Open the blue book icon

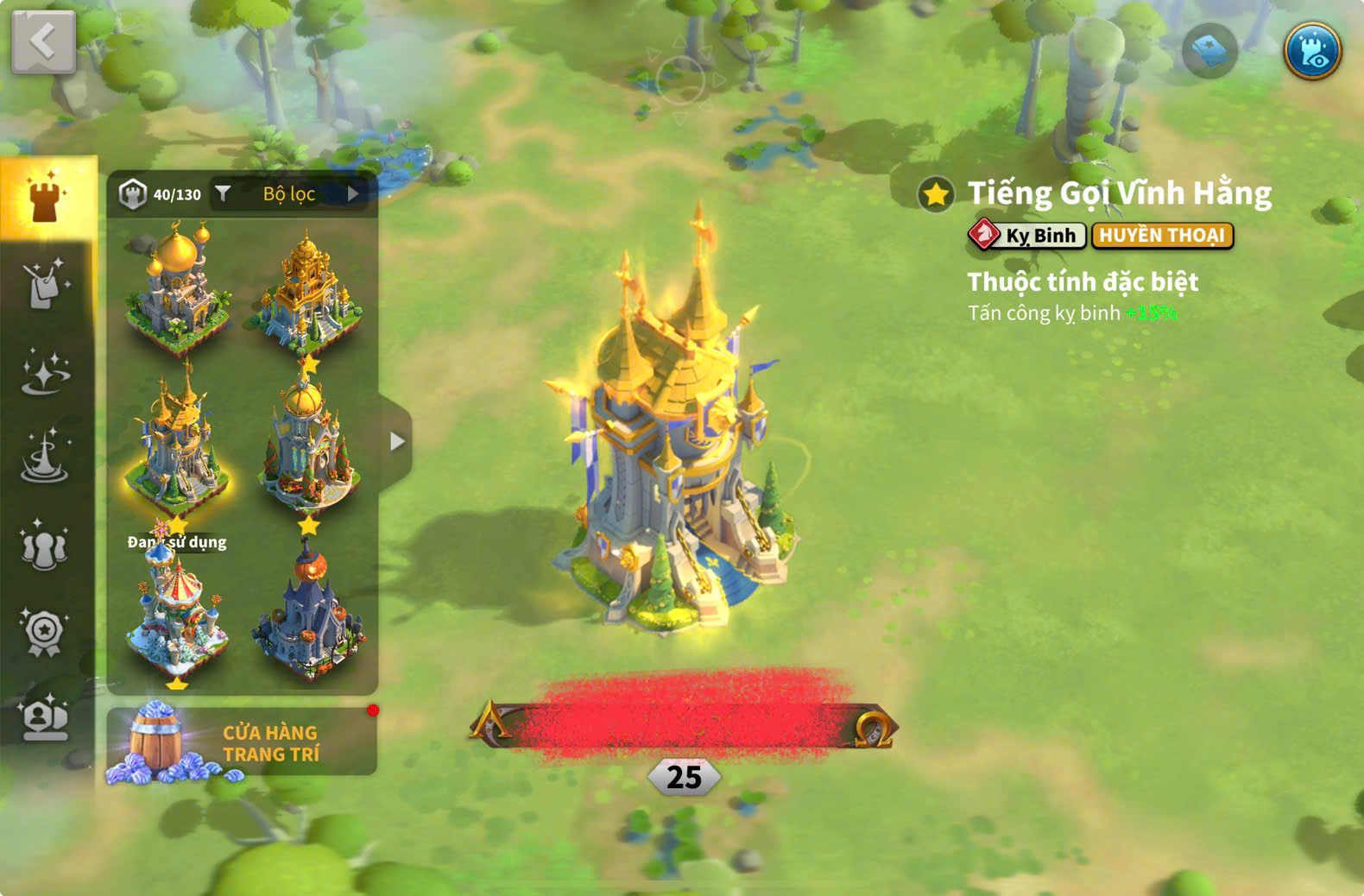pos(1209,52)
